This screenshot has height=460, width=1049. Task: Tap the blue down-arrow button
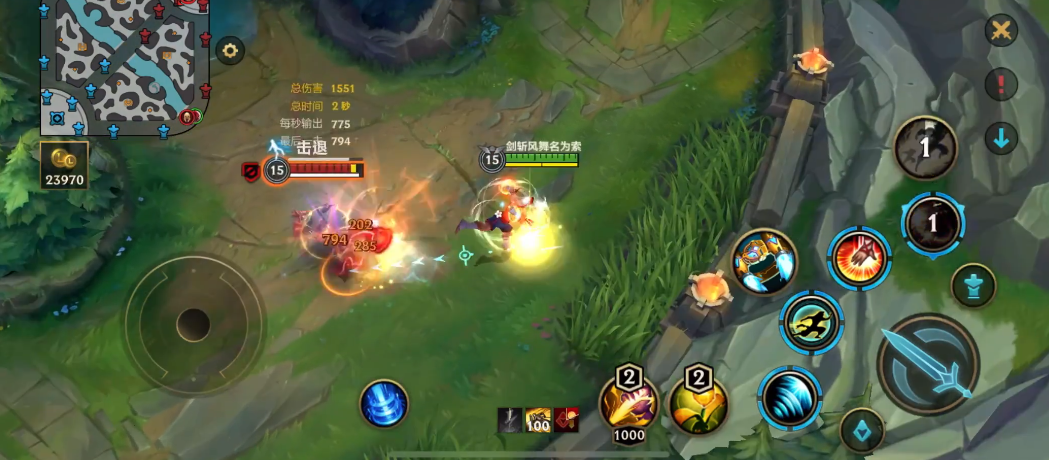coord(1001,138)
